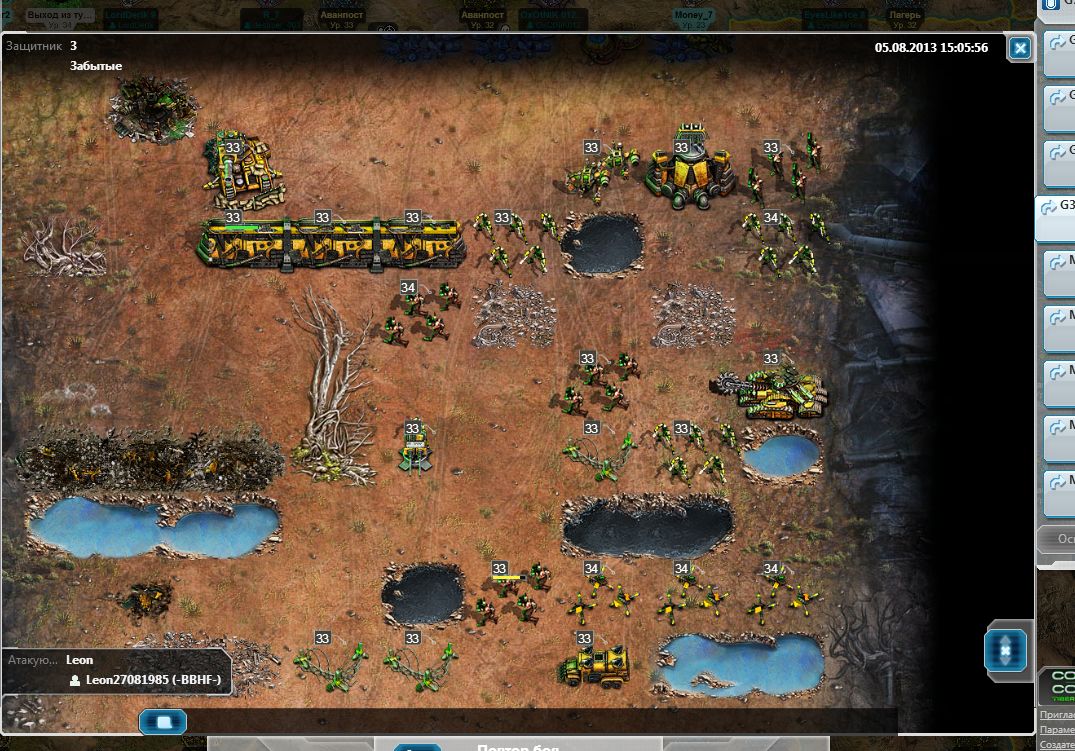Open the 'Параме...' settings link

(x=1057, y=730)
